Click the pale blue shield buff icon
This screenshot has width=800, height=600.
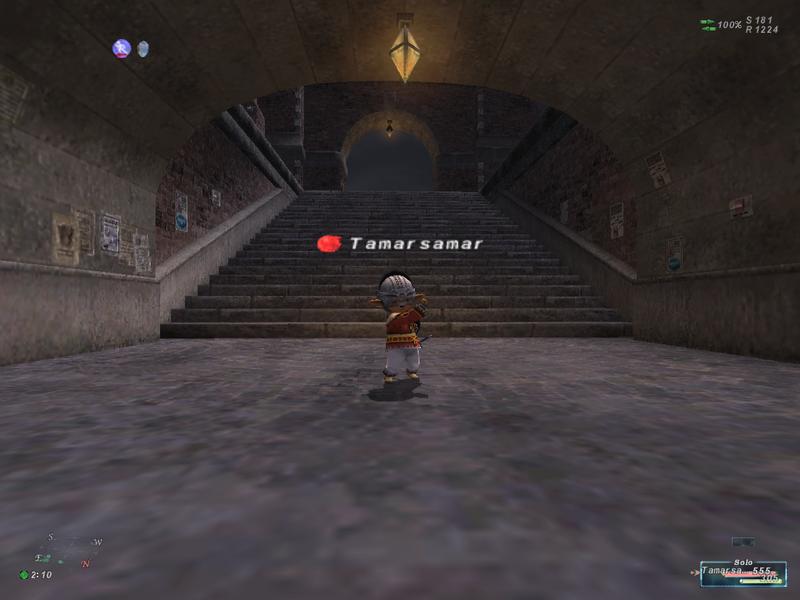click(143, 48)
